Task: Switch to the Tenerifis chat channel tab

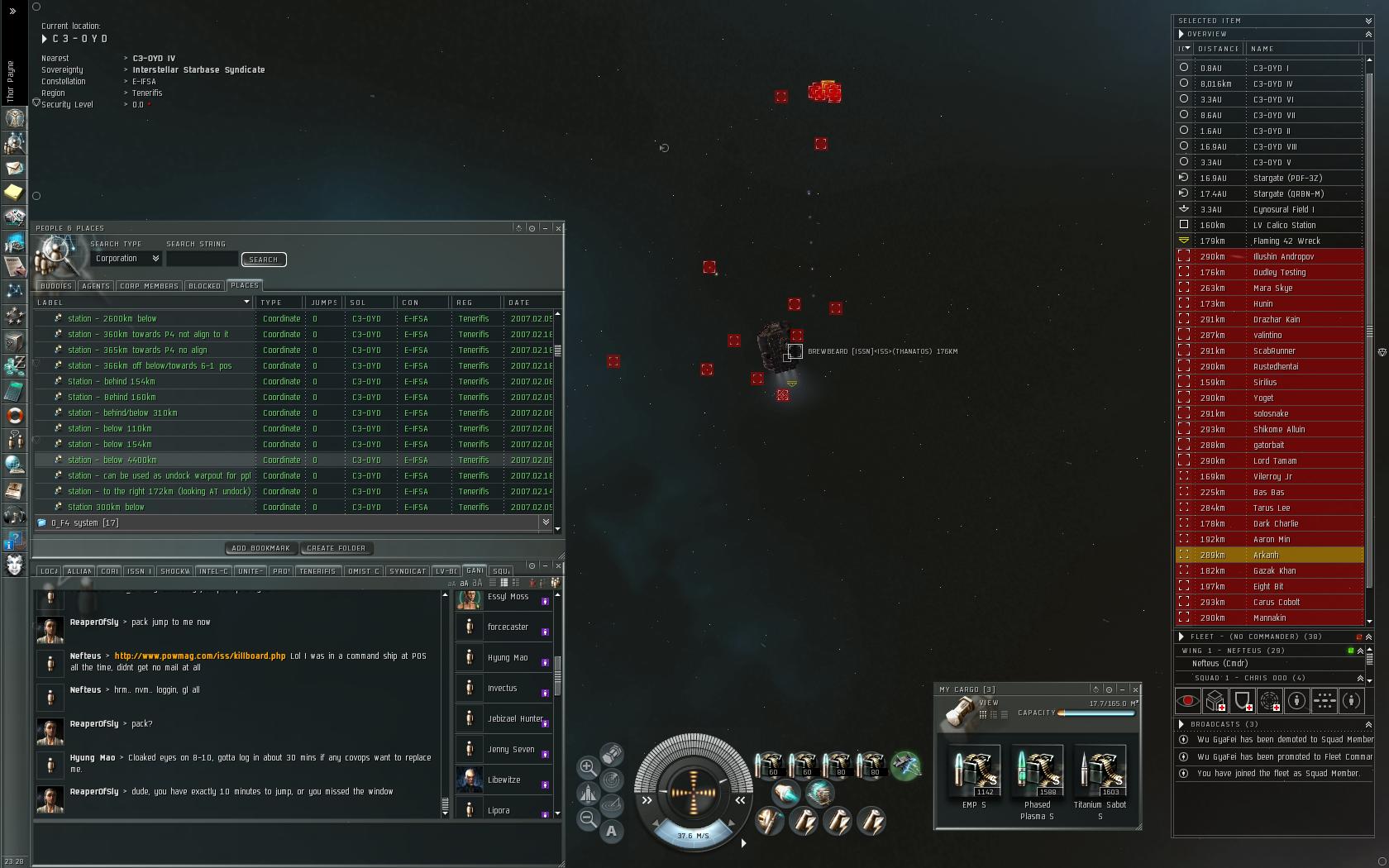Action: 317,571
